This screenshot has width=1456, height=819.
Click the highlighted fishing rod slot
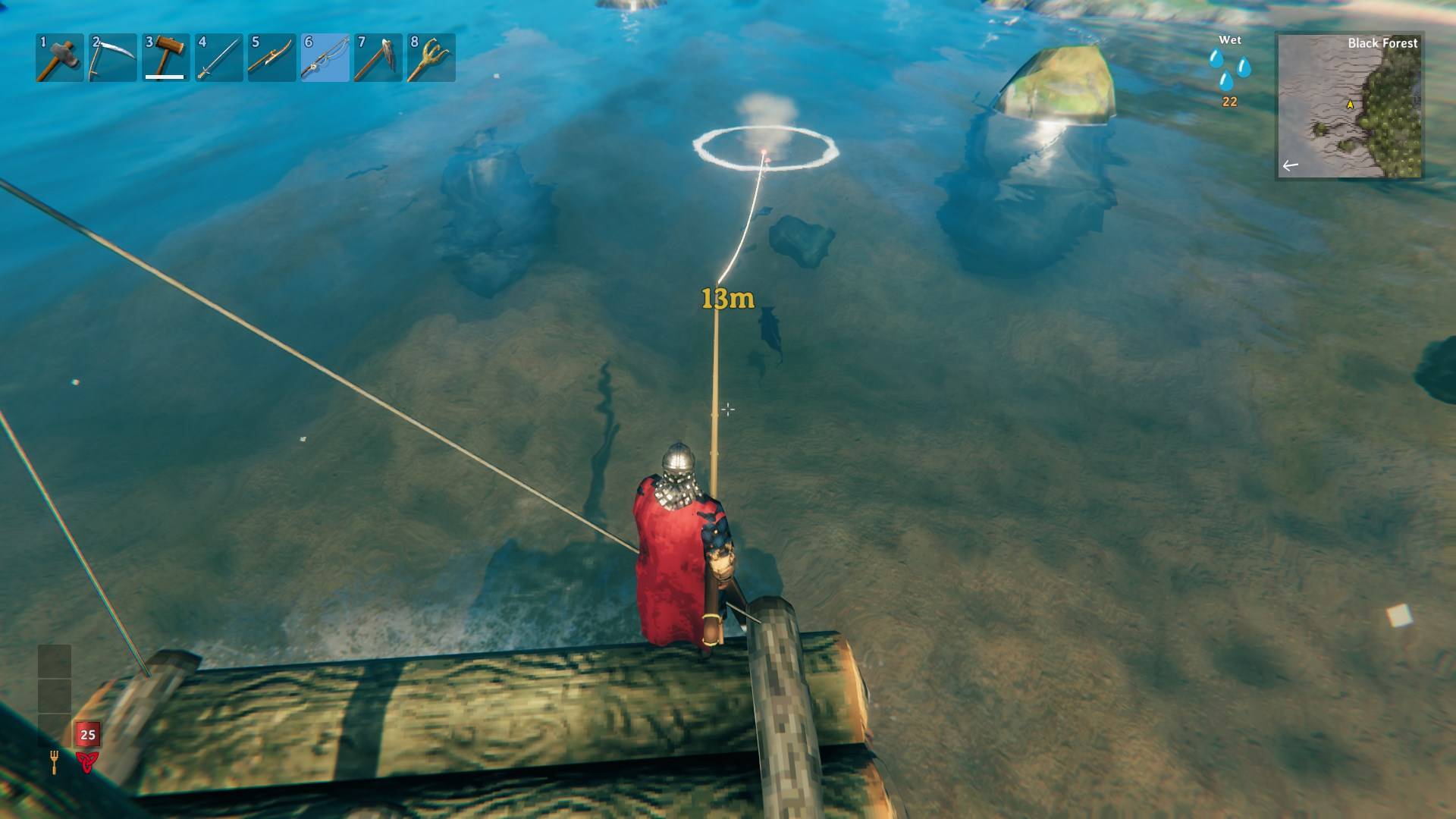click(x=325, y=58)
